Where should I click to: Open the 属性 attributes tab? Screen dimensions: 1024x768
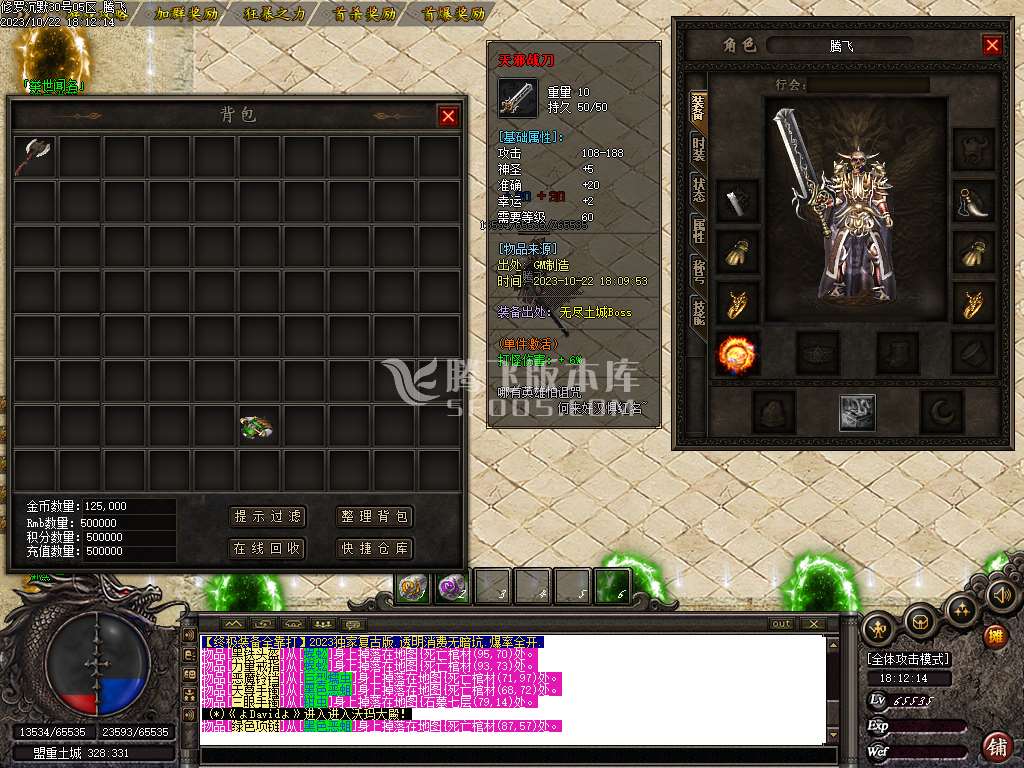pos(698,231)
